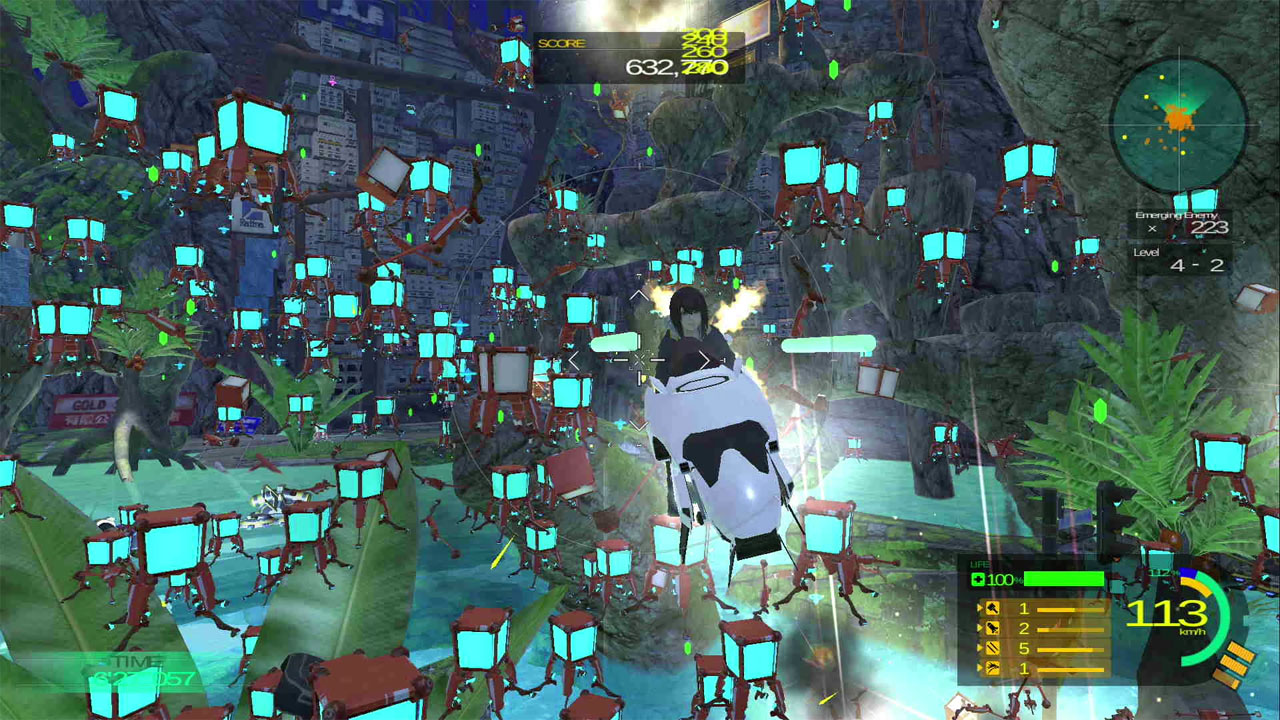Select the hammer icon in the first weapon slot
Viewport: 1280px width, 720px height.
point(992,608)
